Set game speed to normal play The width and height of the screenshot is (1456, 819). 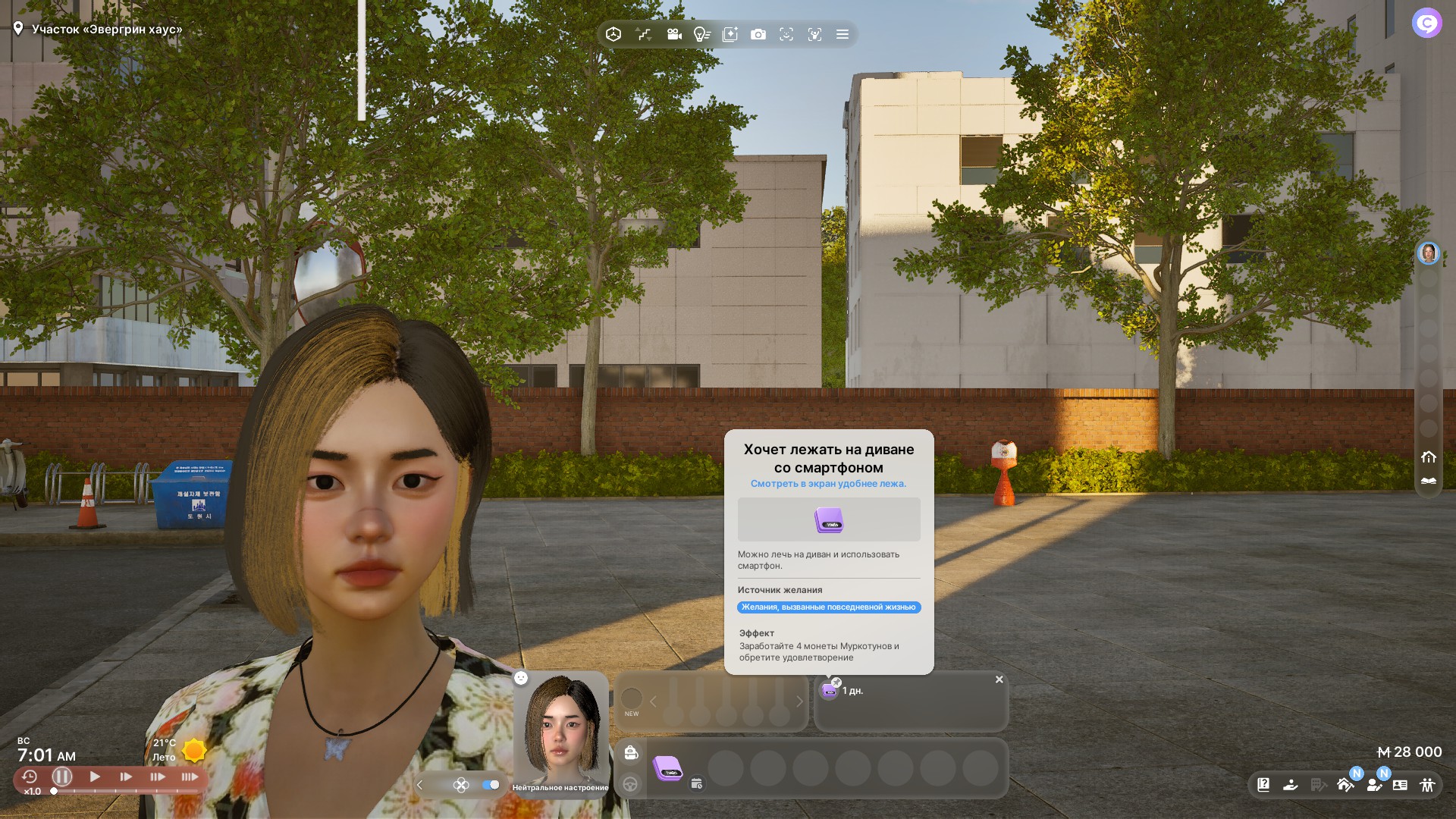pyautogui.click(x=95, y=777)
